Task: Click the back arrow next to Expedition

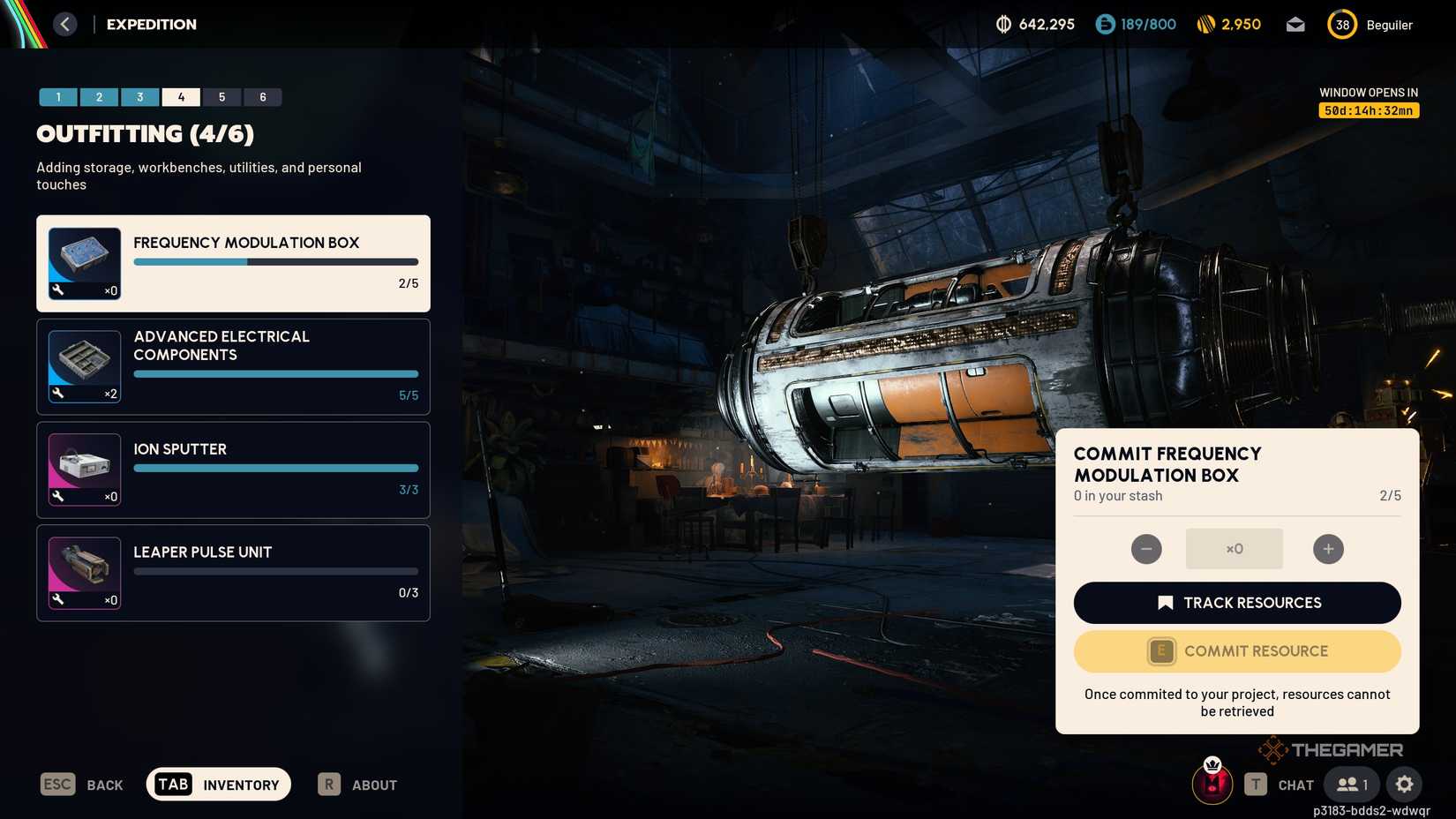Action: coord(64,24)
